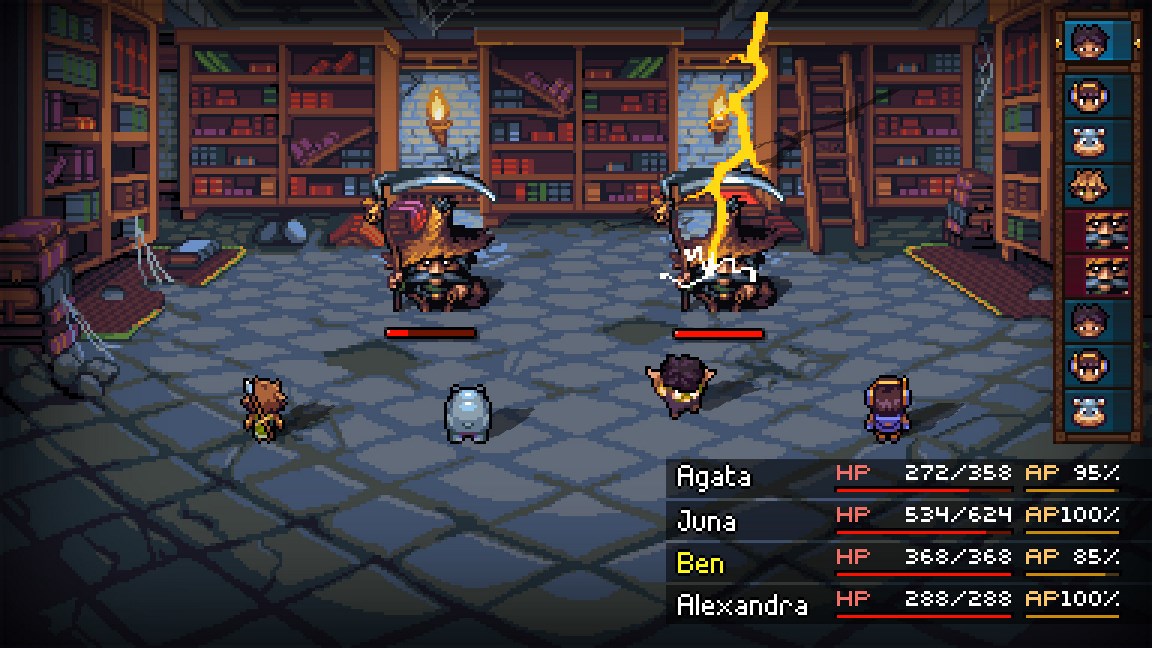Select Agata's row in the party list

point(896,476)
